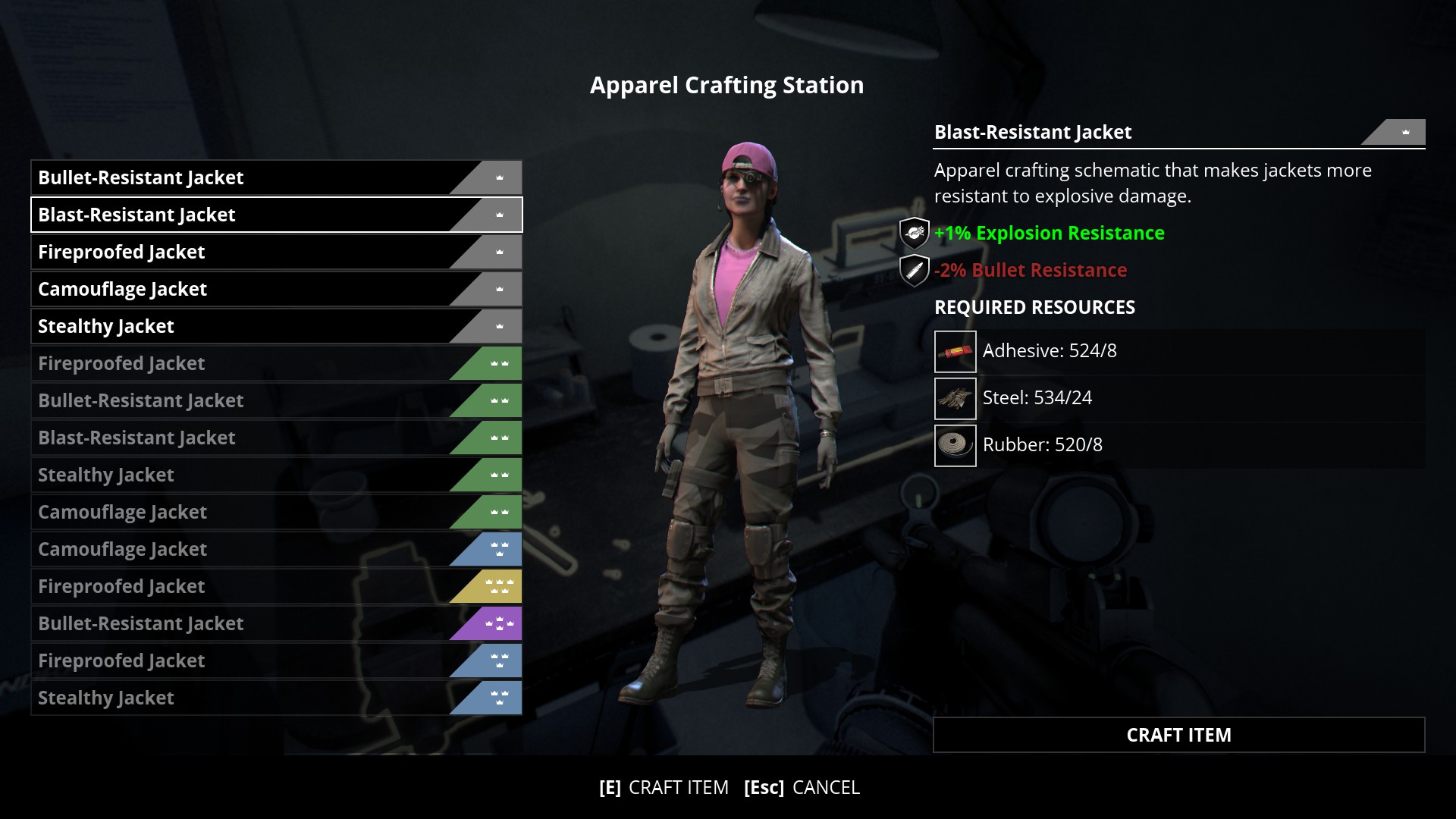Select the blue-tier Camouflage Jacket entry
Image resolution: width=1456 pixels, height=819 pixels.
click(227, 548)
